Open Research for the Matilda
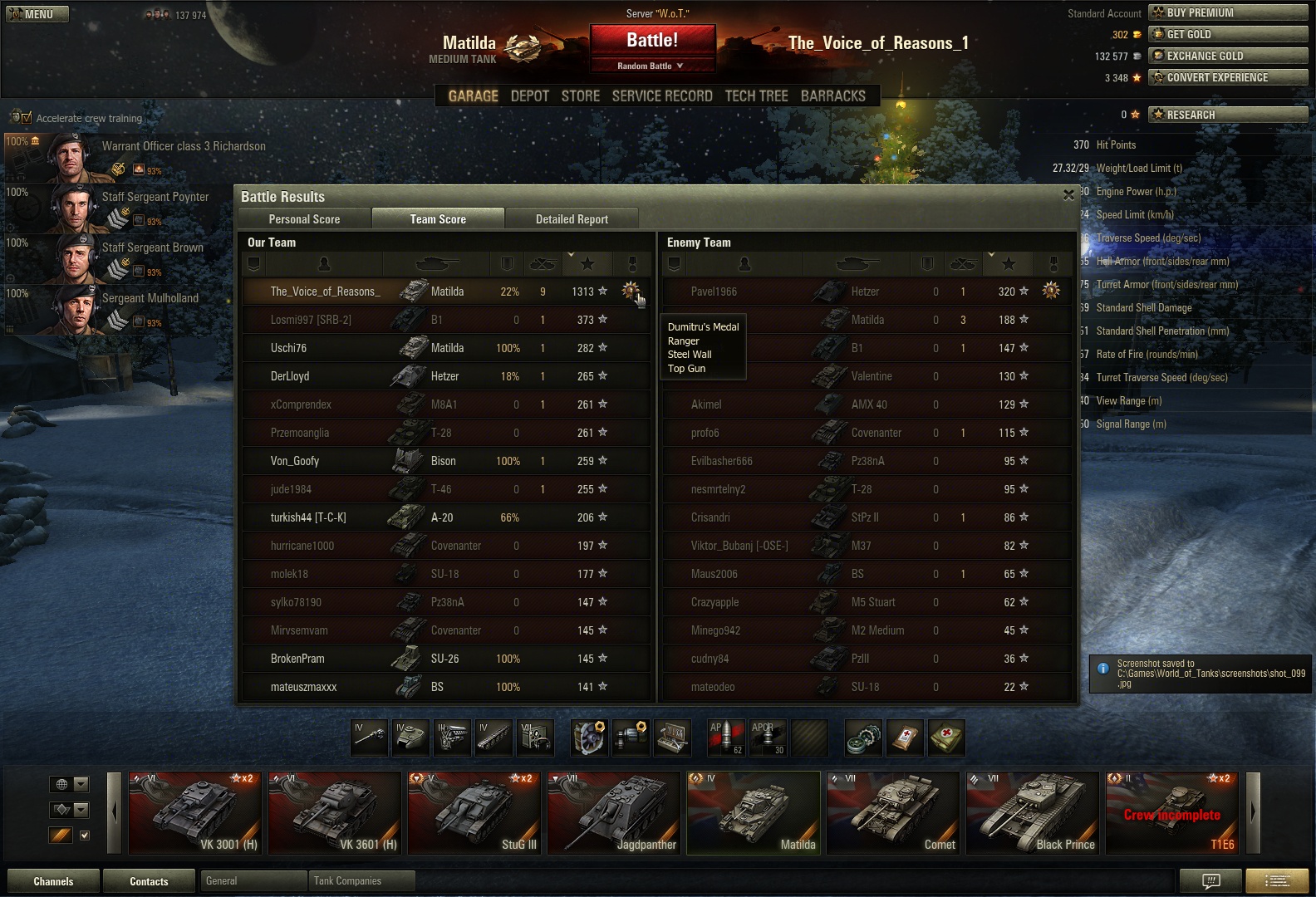Screen dimensions: 1316x897 pos(1227,115)
